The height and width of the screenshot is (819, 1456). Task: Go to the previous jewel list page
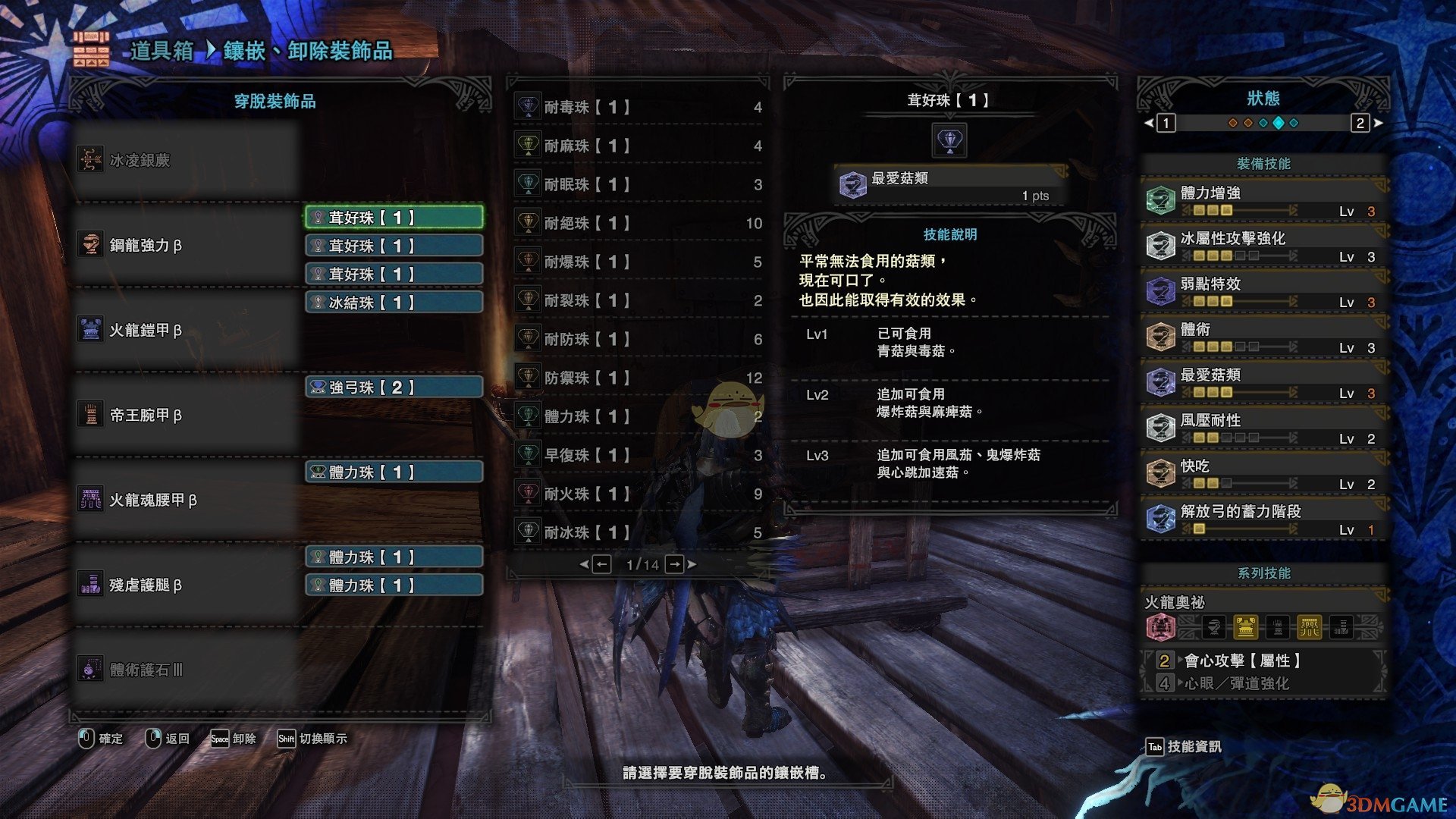601,564
